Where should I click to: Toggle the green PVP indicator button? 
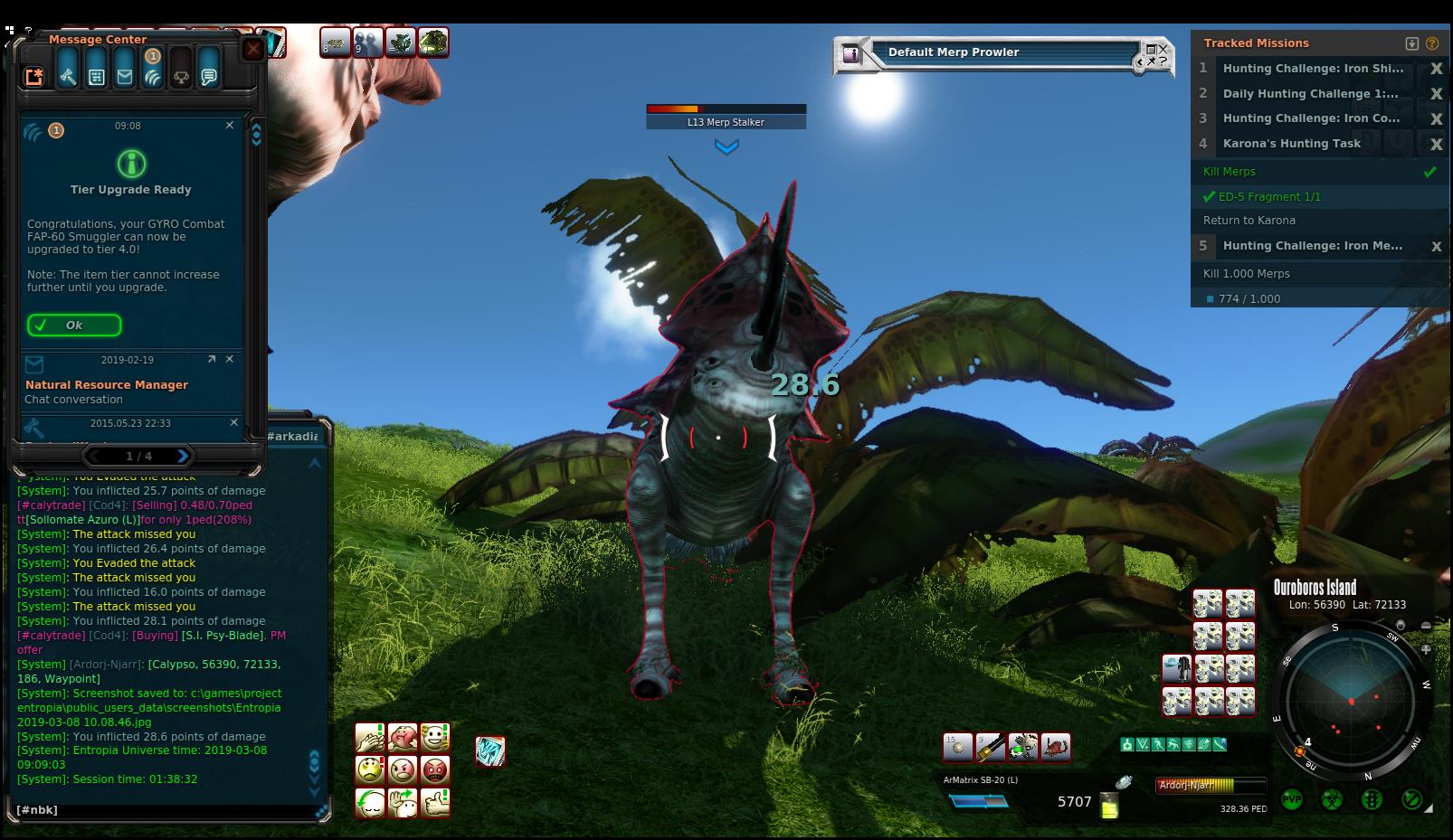(x=1292, y=800)
